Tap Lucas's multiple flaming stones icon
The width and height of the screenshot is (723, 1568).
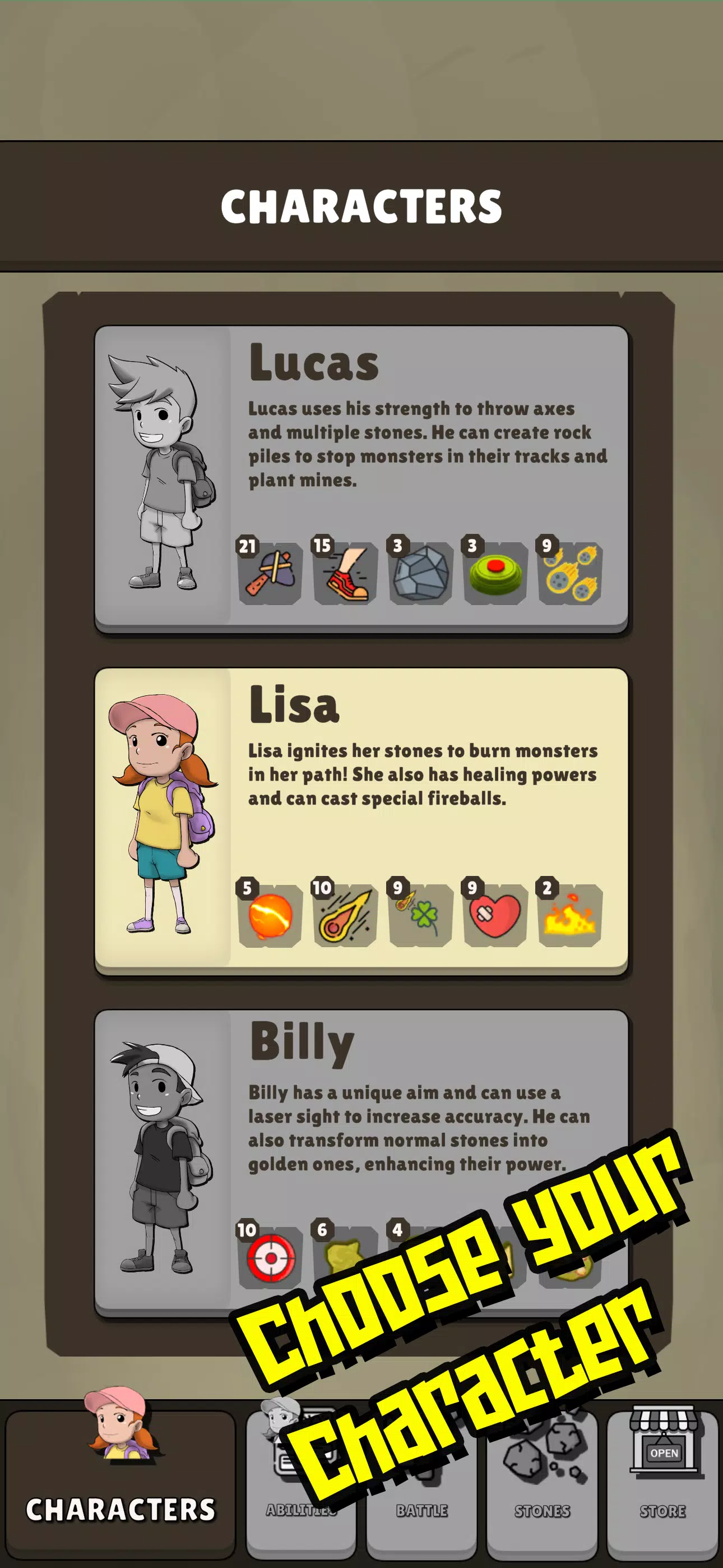[570, 573]
